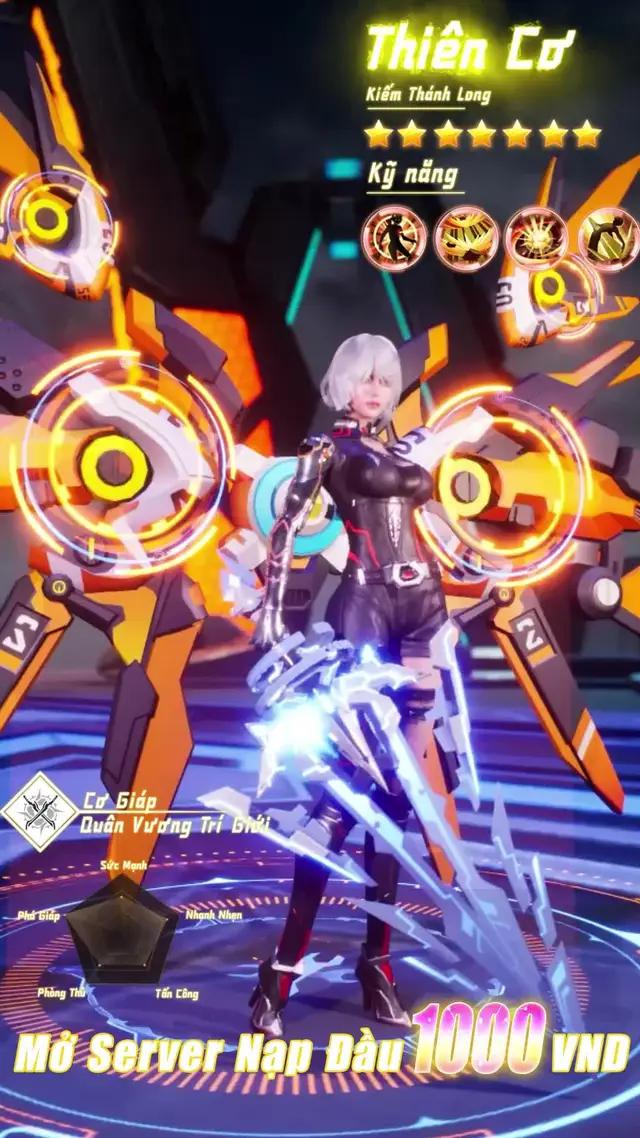Screen dimensions: 640x1138
Task: Choose the radiant burst skill icon
Action: click(x=537, y=238)
